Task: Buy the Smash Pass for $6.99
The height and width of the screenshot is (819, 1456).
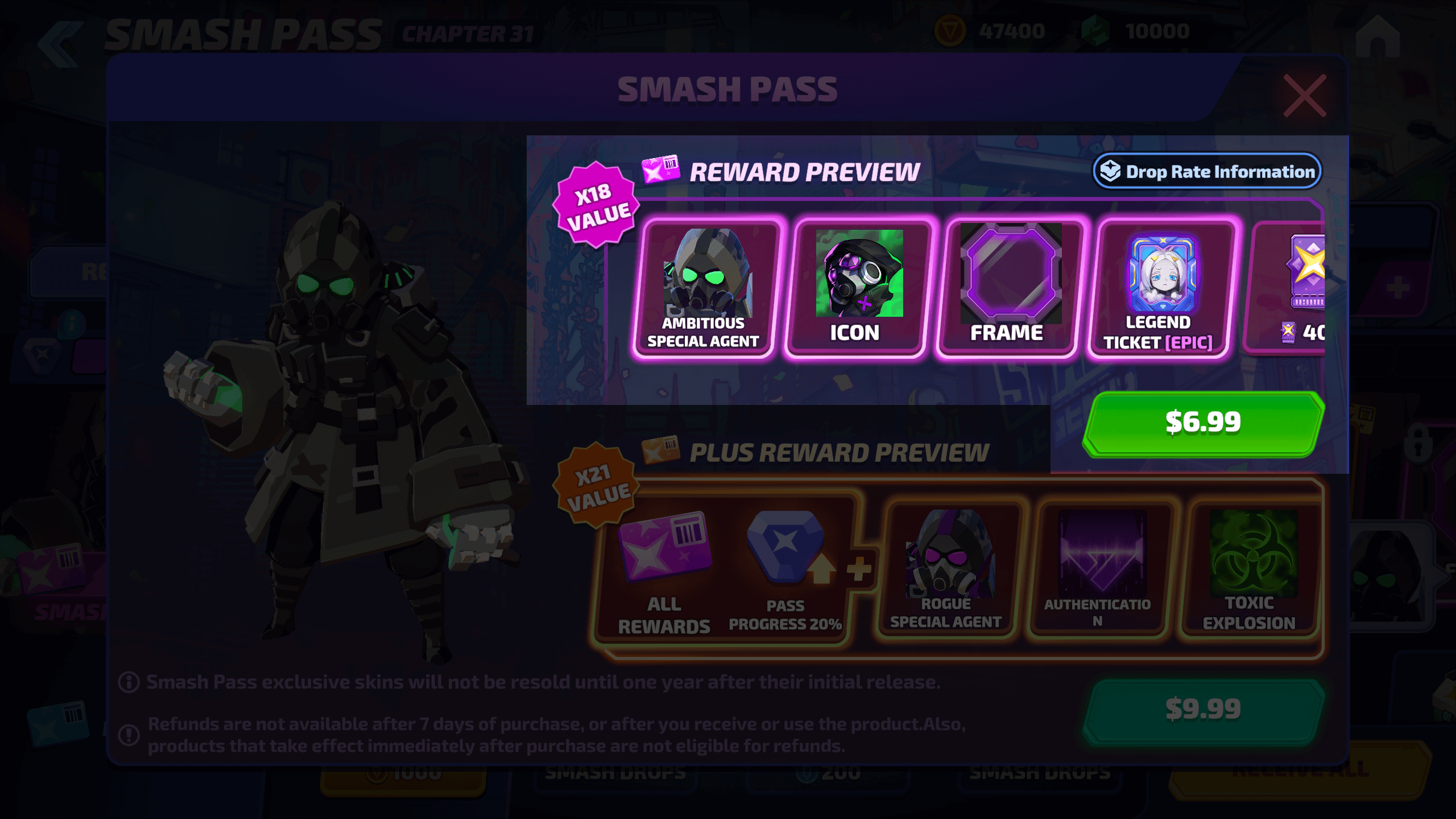Action: [1203, 423]
